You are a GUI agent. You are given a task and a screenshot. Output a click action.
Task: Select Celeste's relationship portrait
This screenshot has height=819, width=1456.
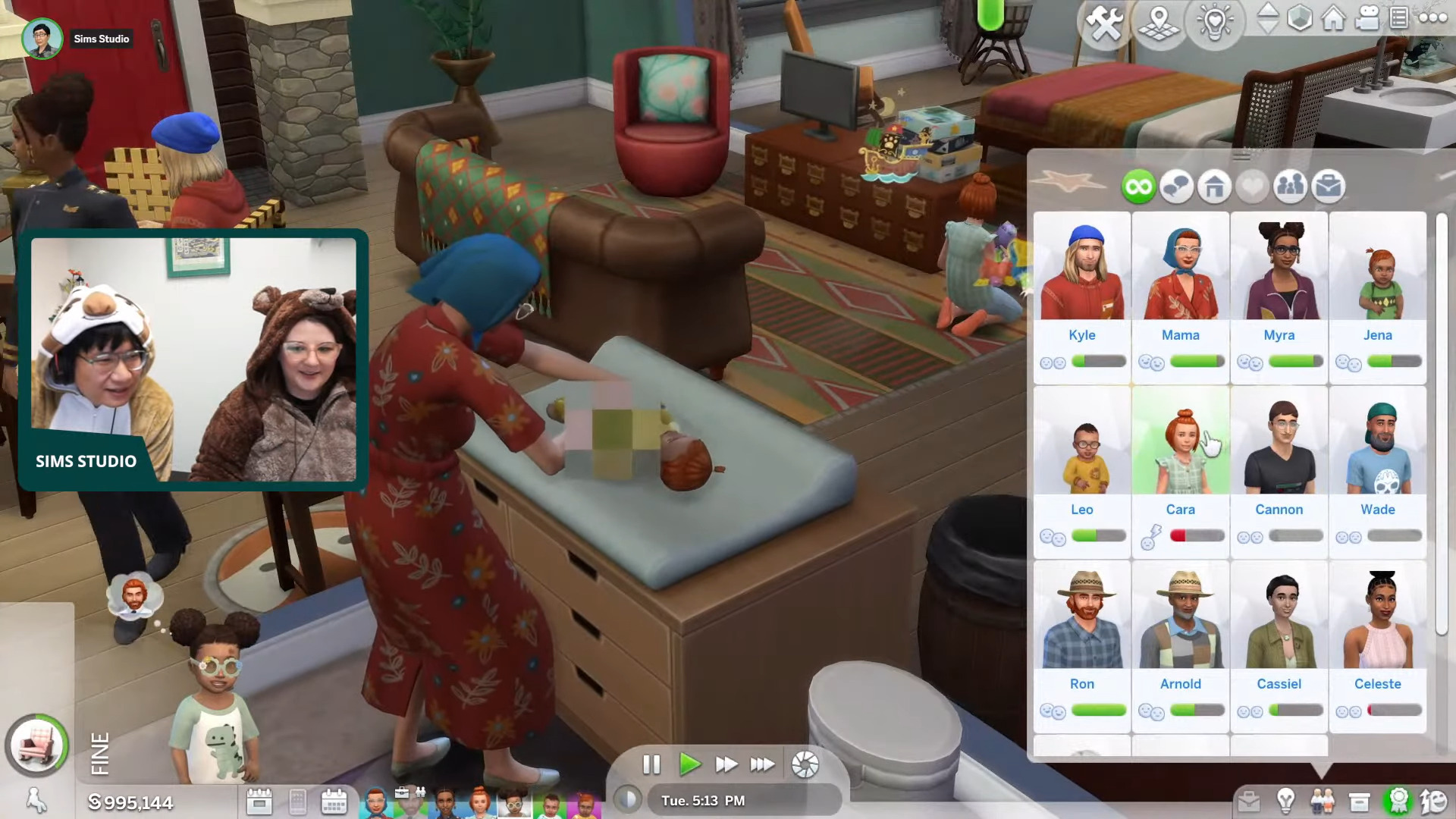click(1378, 622)
